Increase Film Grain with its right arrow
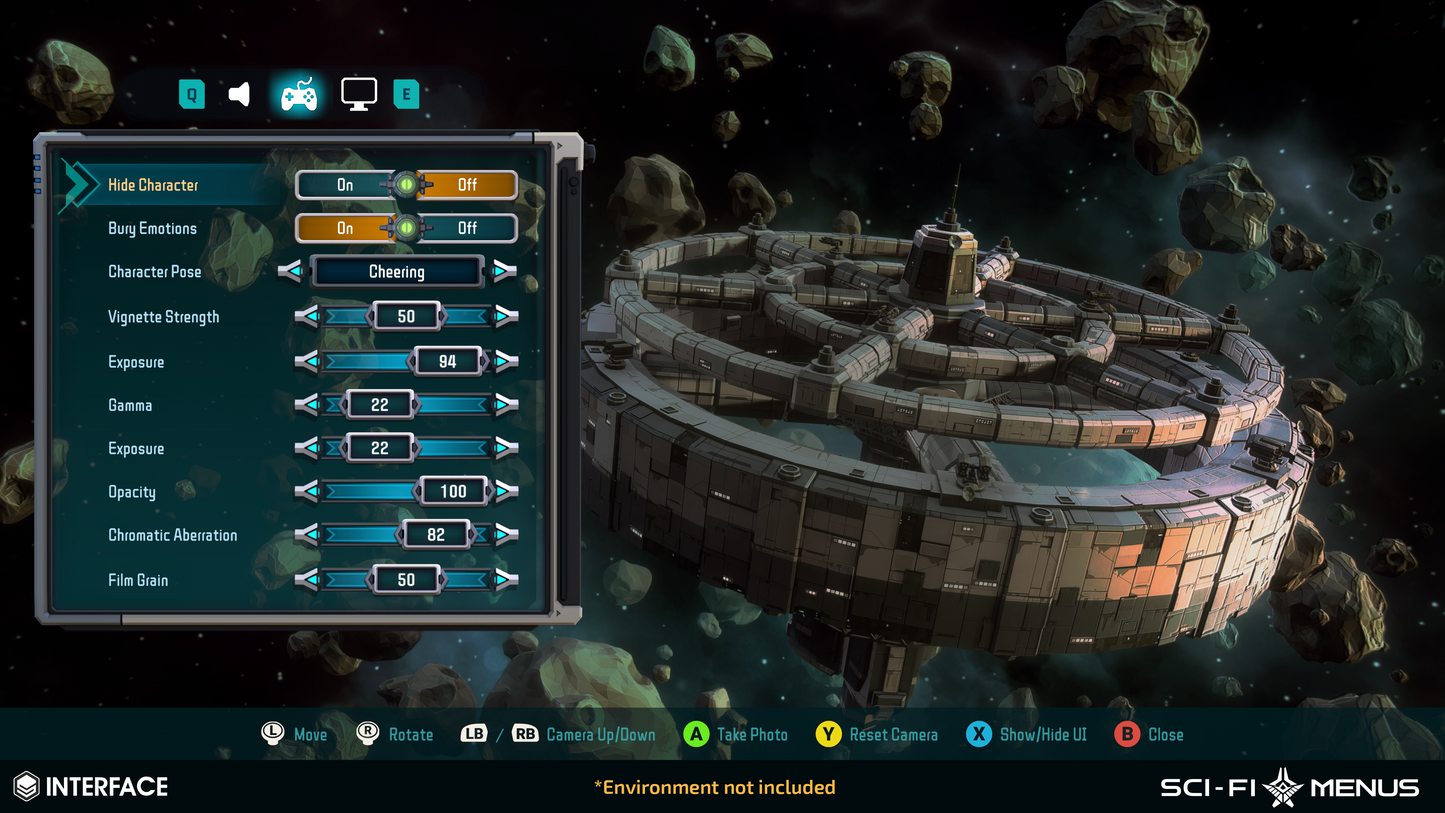 [x=505, y=579]
